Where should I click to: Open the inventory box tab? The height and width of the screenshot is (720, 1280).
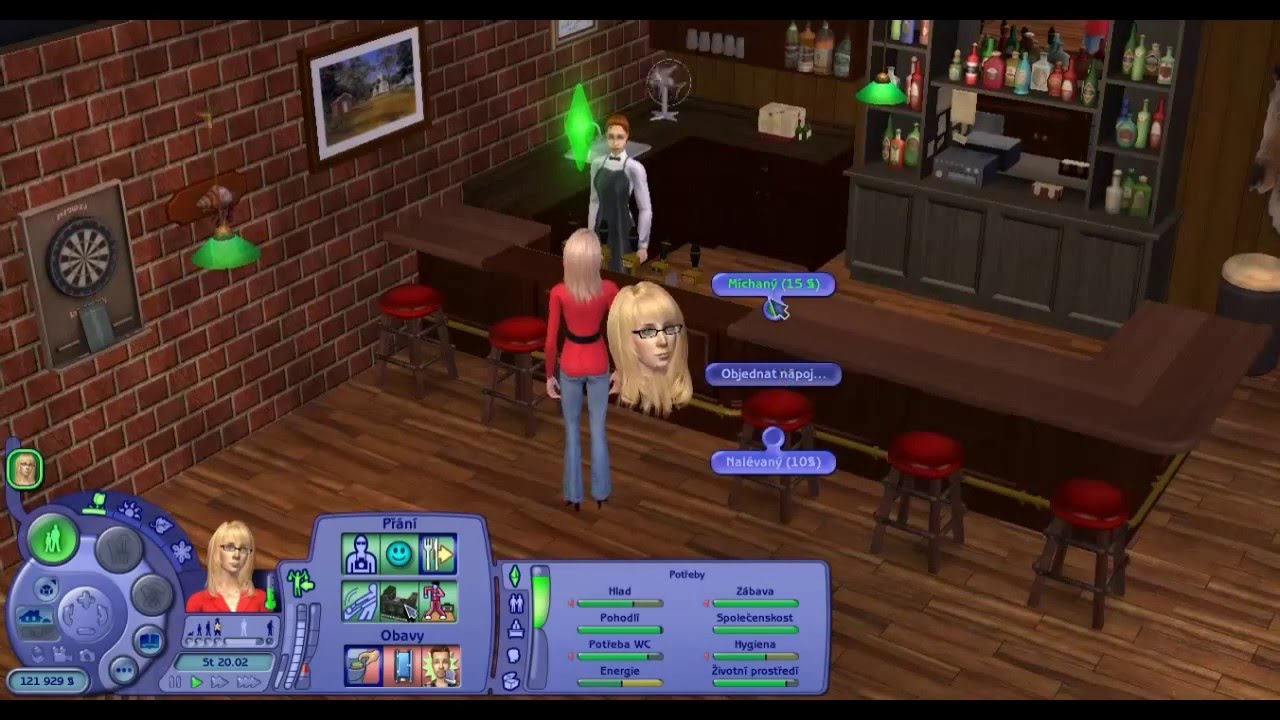pyautogui.click(x=512, y=681)
